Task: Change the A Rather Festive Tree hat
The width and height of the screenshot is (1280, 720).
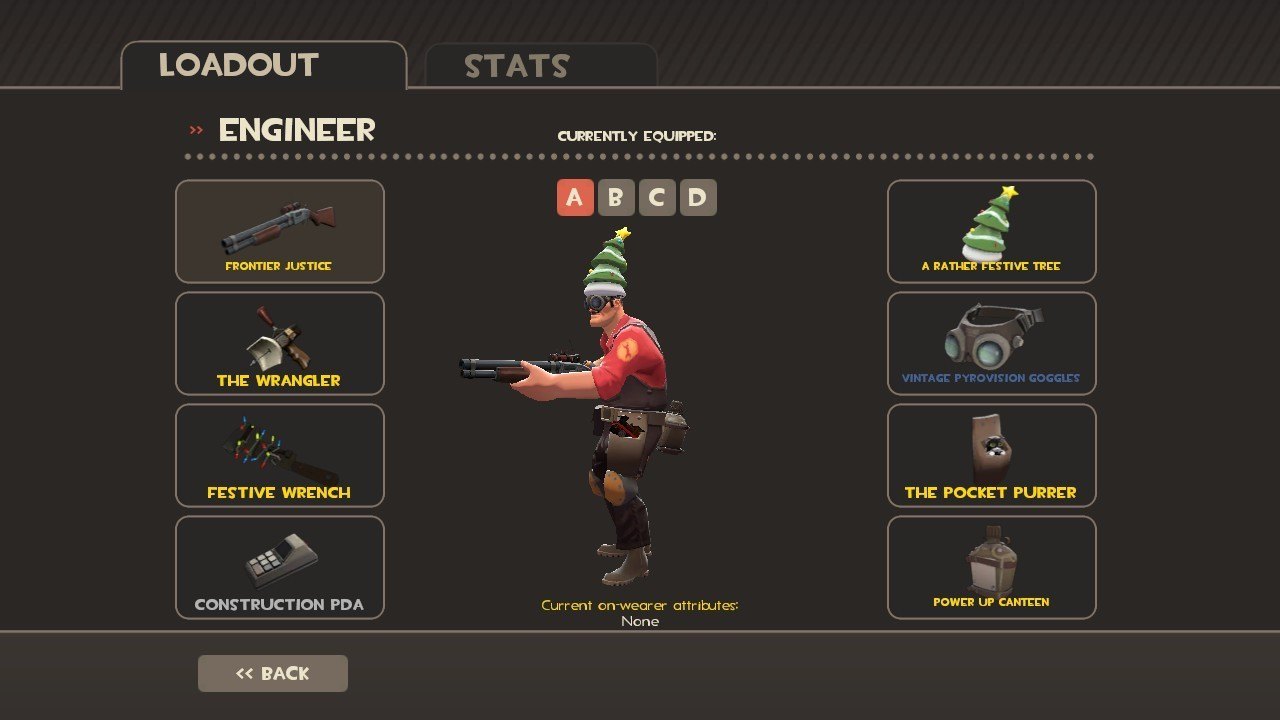Action: (991, 231)
